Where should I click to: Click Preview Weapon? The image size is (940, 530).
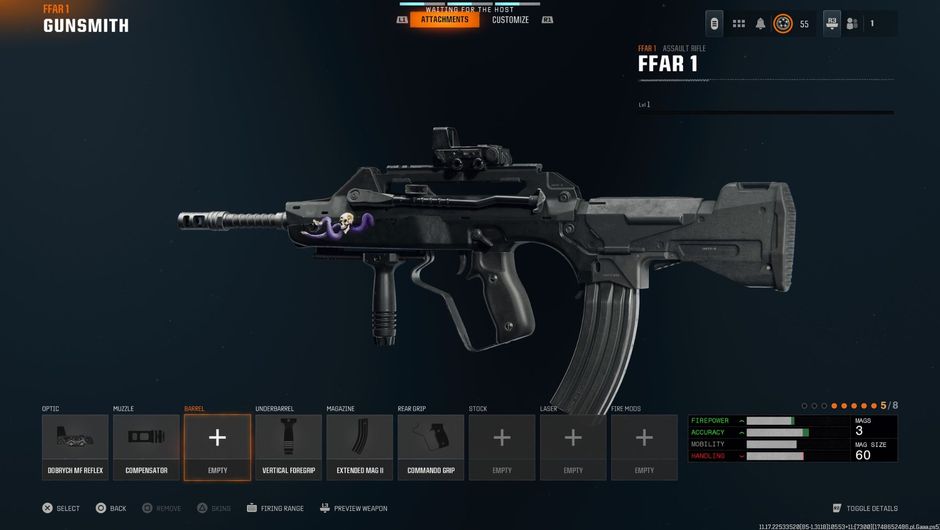coord(353,508)
